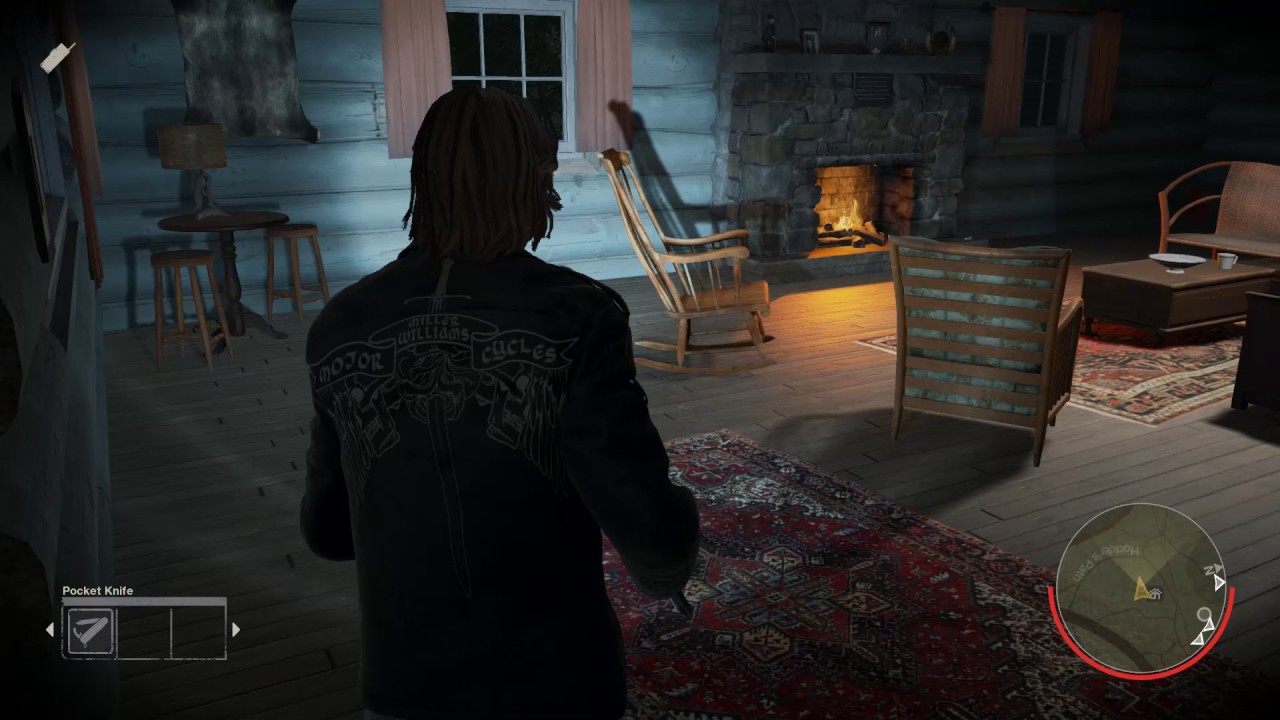Click the yellow player marker on minimap
This screenshot has width=1280, height=720.
[1141, 590]
